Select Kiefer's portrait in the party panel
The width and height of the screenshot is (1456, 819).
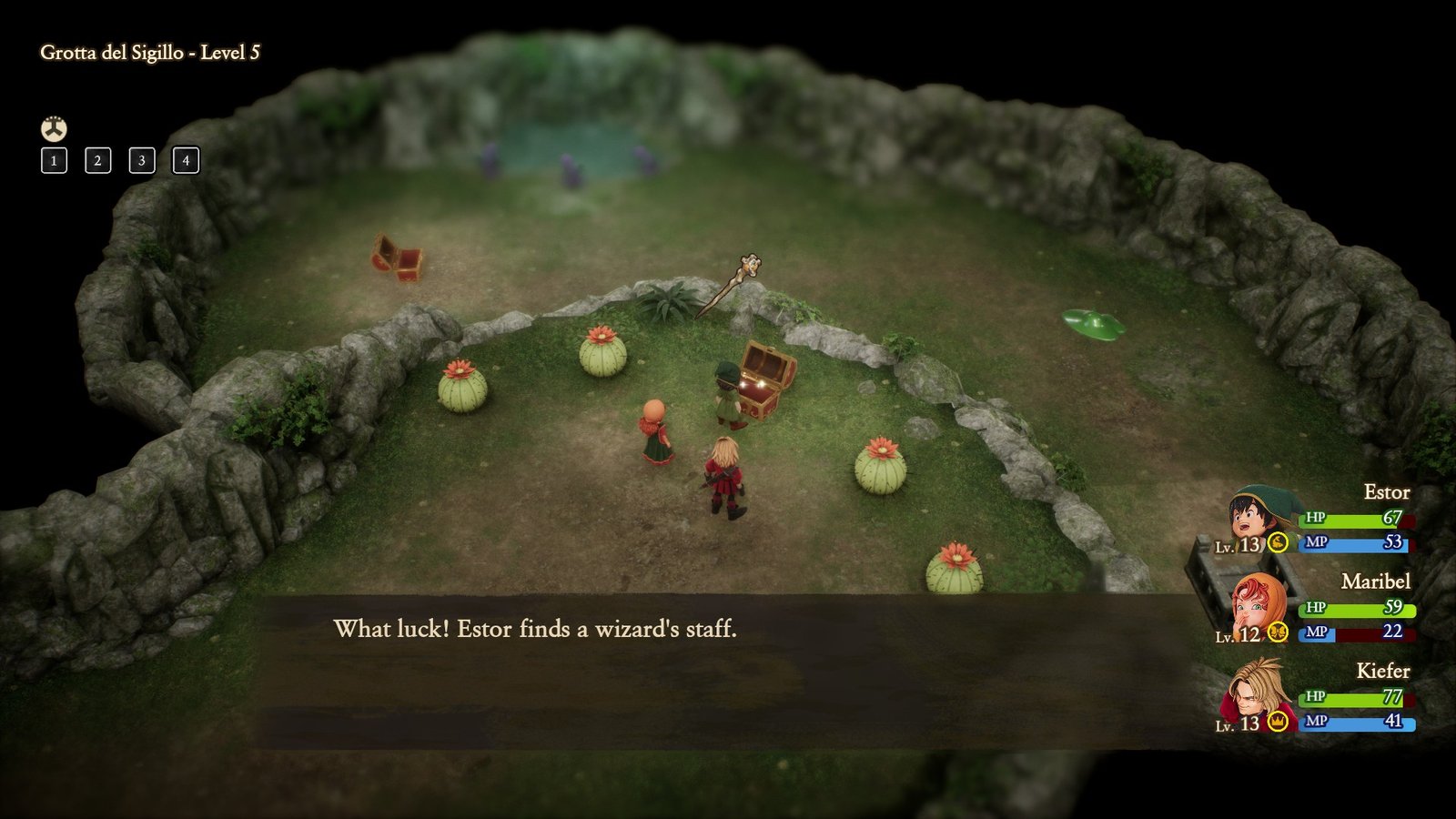[1257, 694]
